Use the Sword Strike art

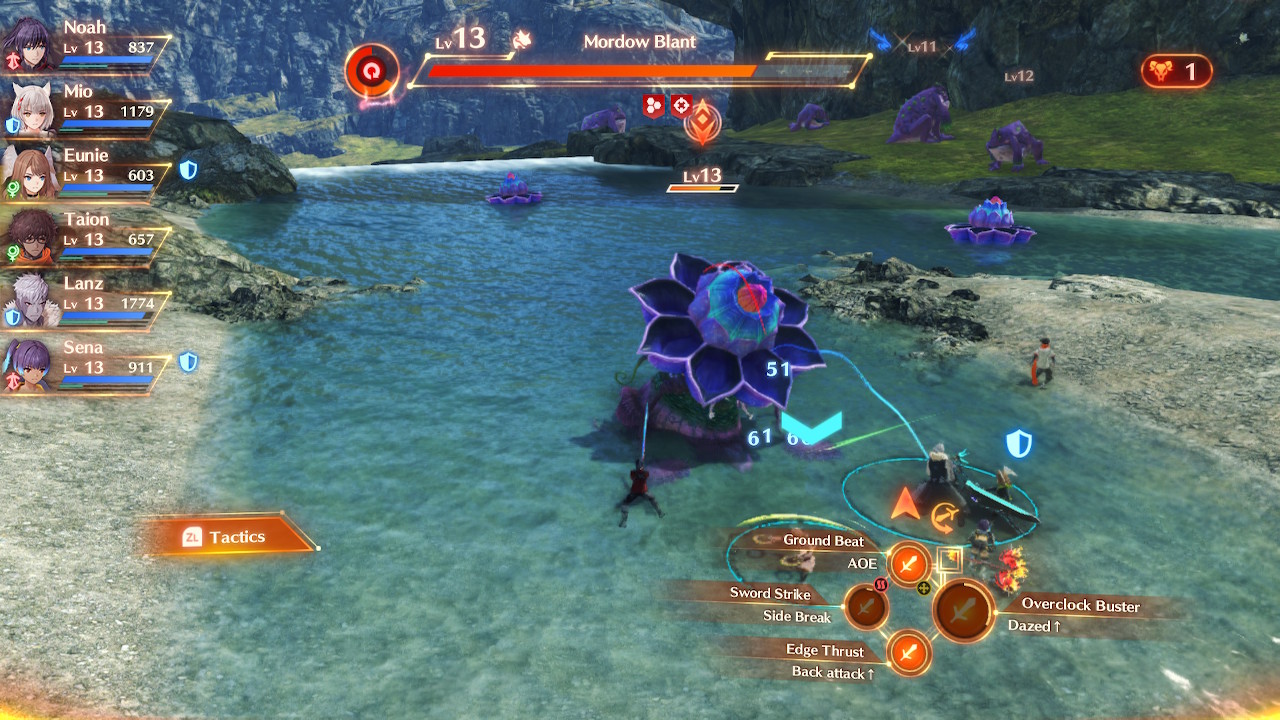tap(865, 606)
